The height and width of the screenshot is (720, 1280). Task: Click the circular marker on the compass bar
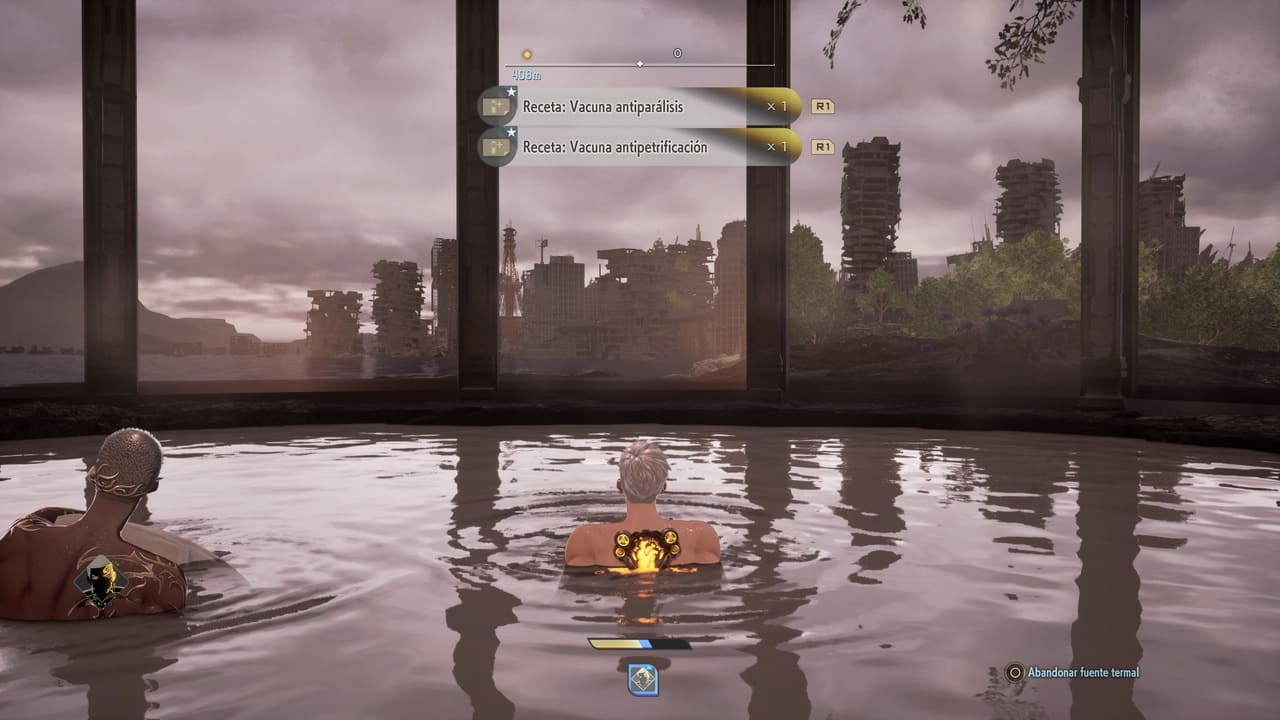pos(677,53)
